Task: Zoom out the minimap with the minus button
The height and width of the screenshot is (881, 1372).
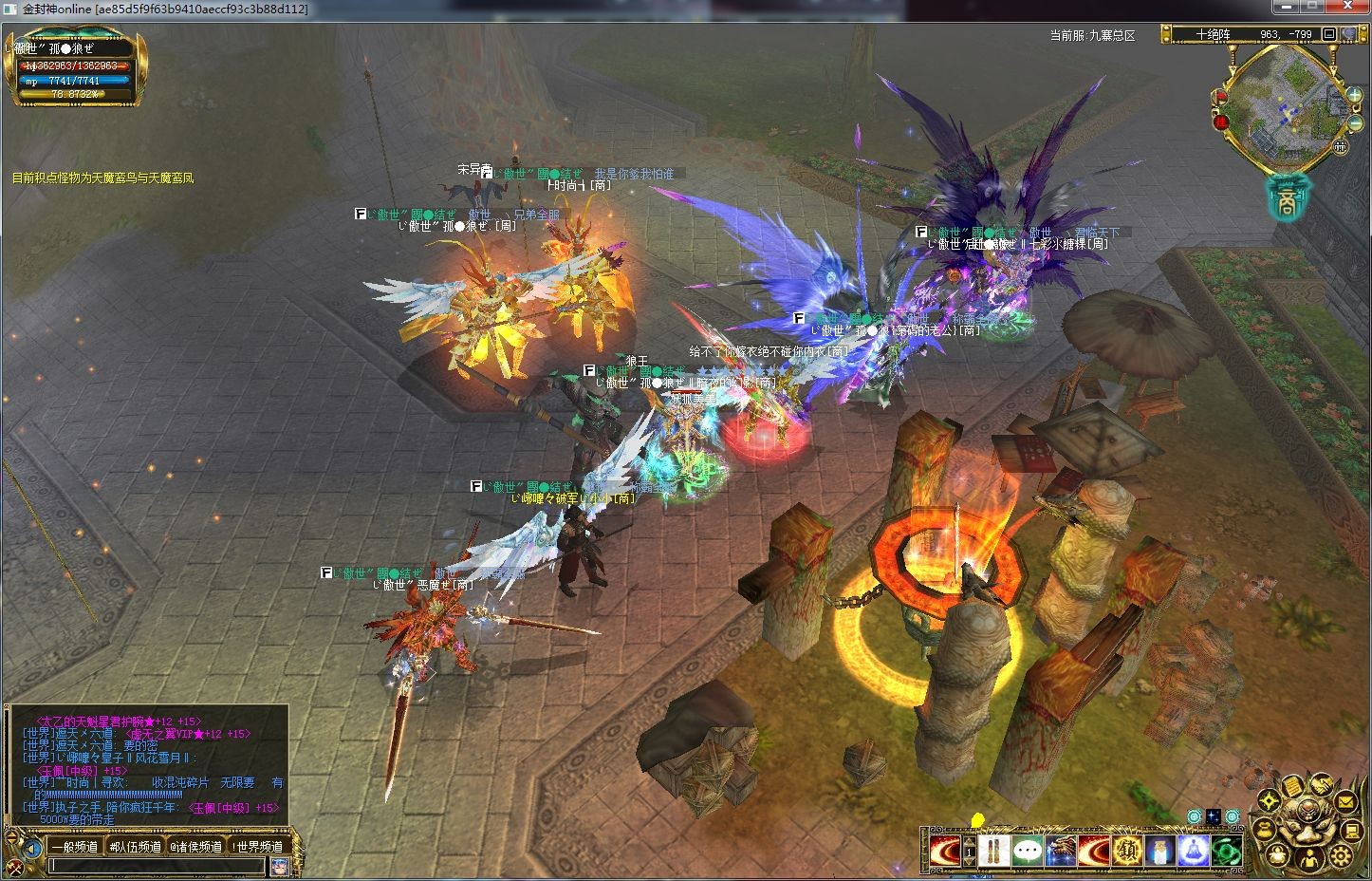Action: [x=1354, y=124]
